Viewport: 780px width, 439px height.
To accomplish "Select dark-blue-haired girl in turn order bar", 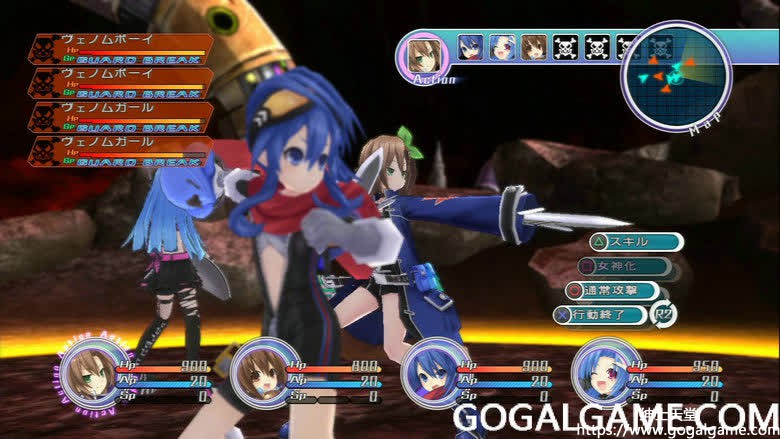I will click(x=470, y=47).
